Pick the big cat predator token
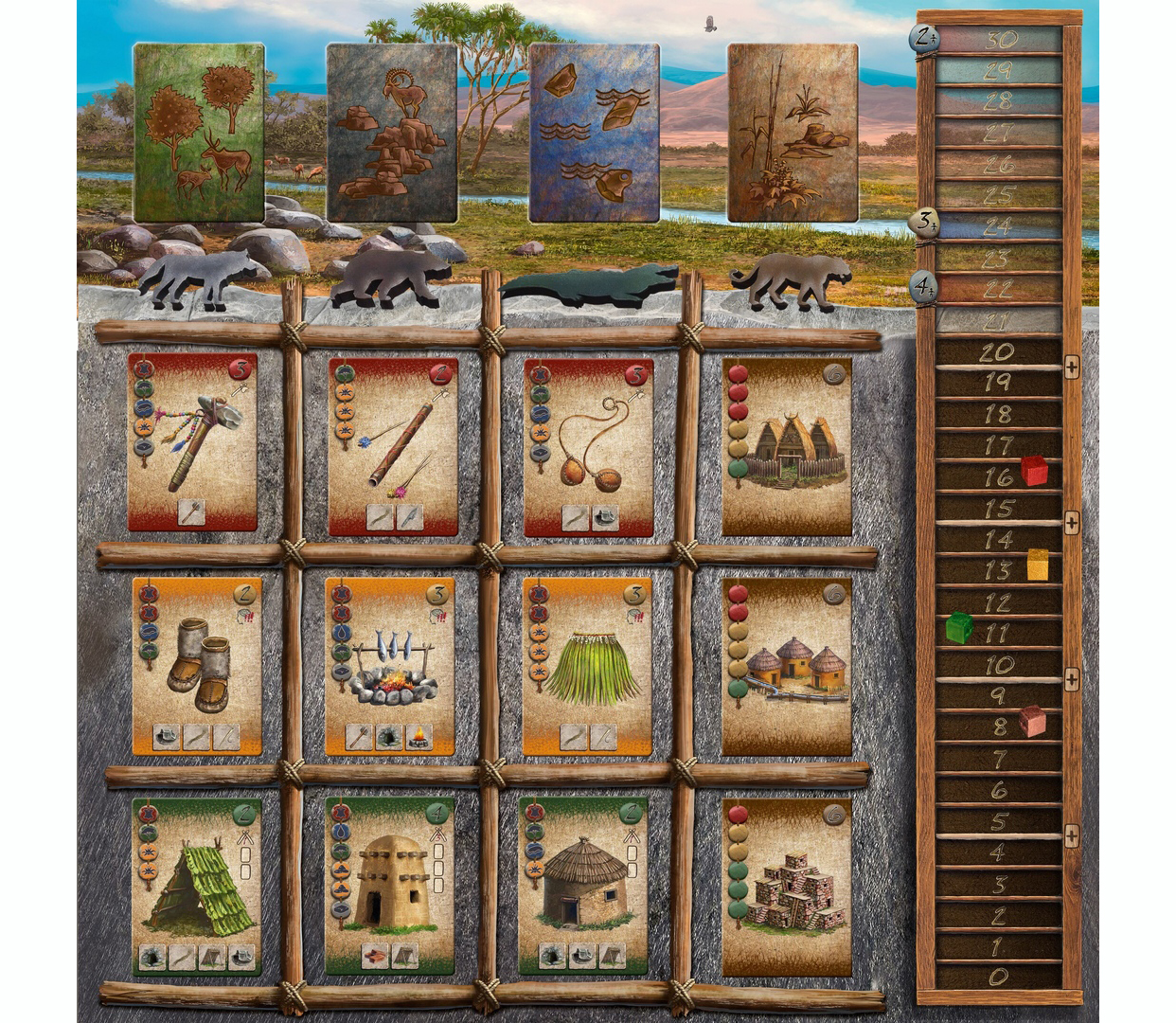Screen dimensions: 1176x1023 [791, 279]
